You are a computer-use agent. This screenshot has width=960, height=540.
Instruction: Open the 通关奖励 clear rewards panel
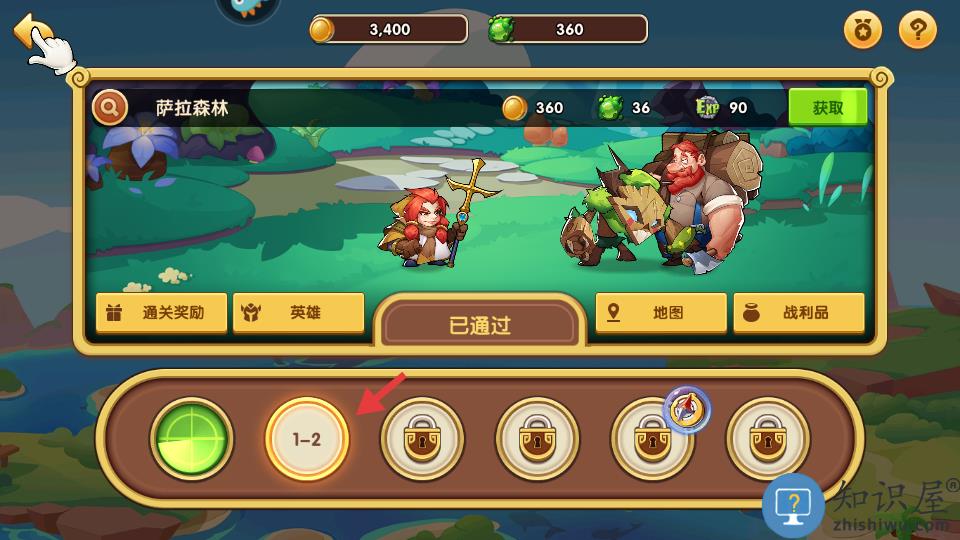[x=160, y=313]
